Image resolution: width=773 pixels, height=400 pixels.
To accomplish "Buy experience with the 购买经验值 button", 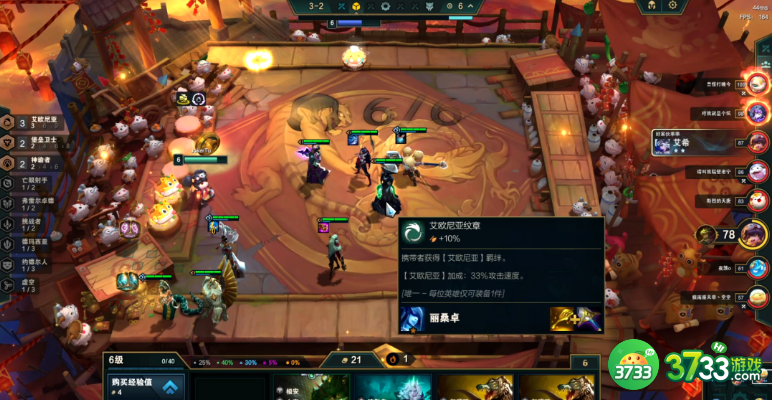I will point(145,387).
